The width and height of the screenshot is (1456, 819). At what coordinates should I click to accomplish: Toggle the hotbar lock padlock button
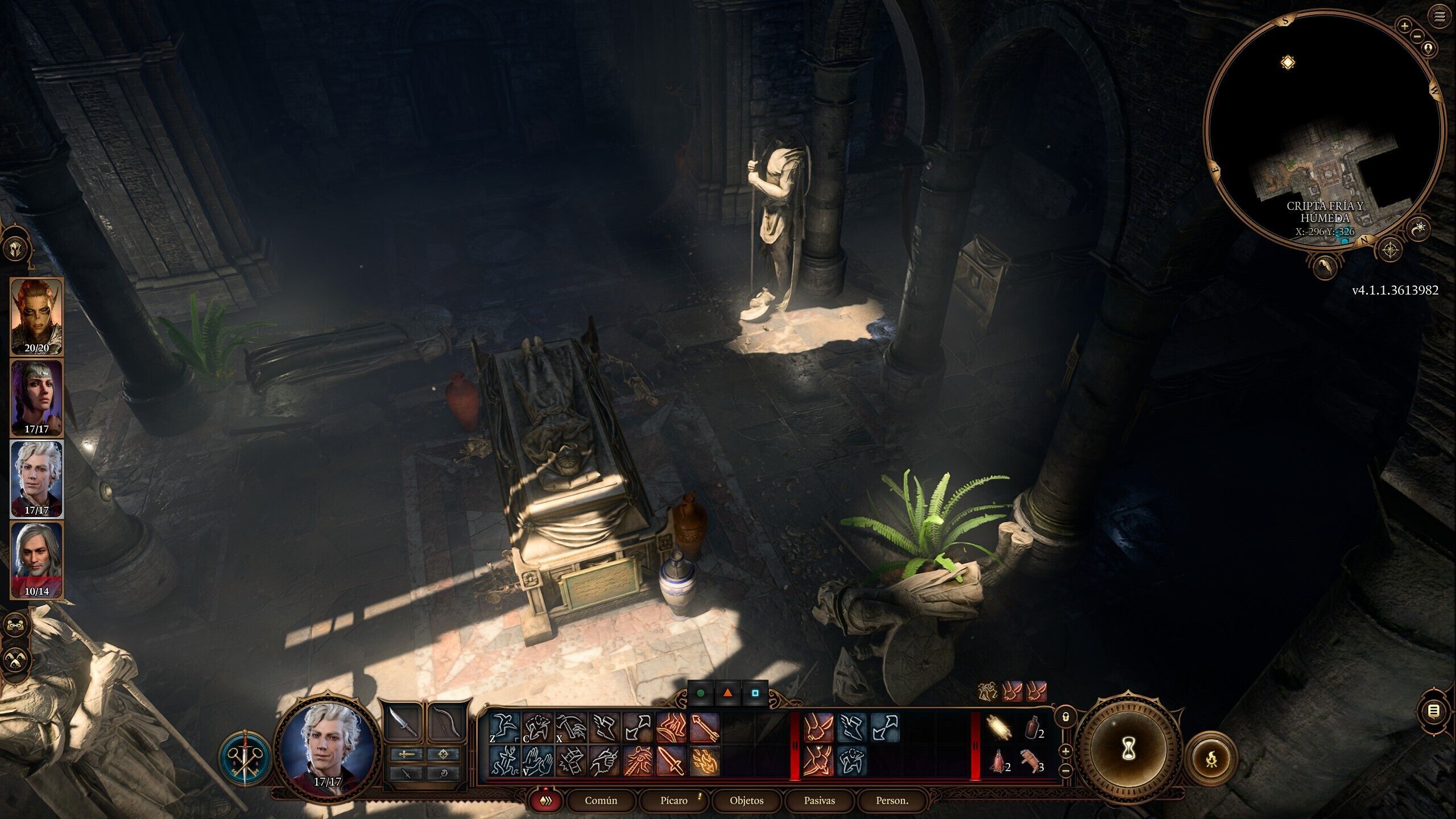point(1066,717)
